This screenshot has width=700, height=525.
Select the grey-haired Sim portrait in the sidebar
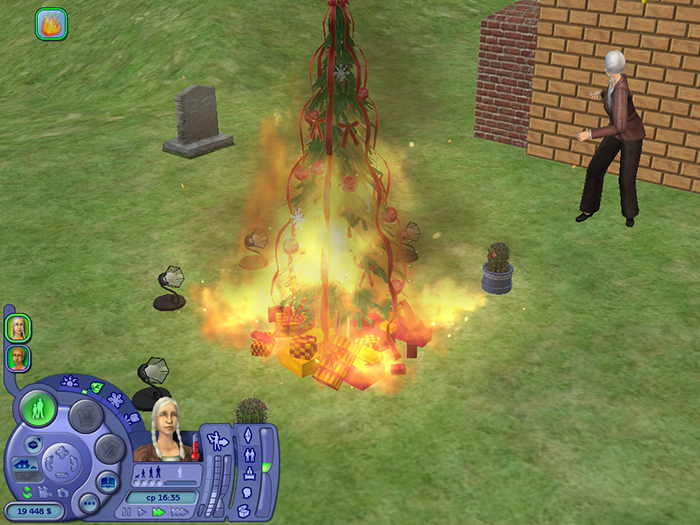(x=18, y=327)
